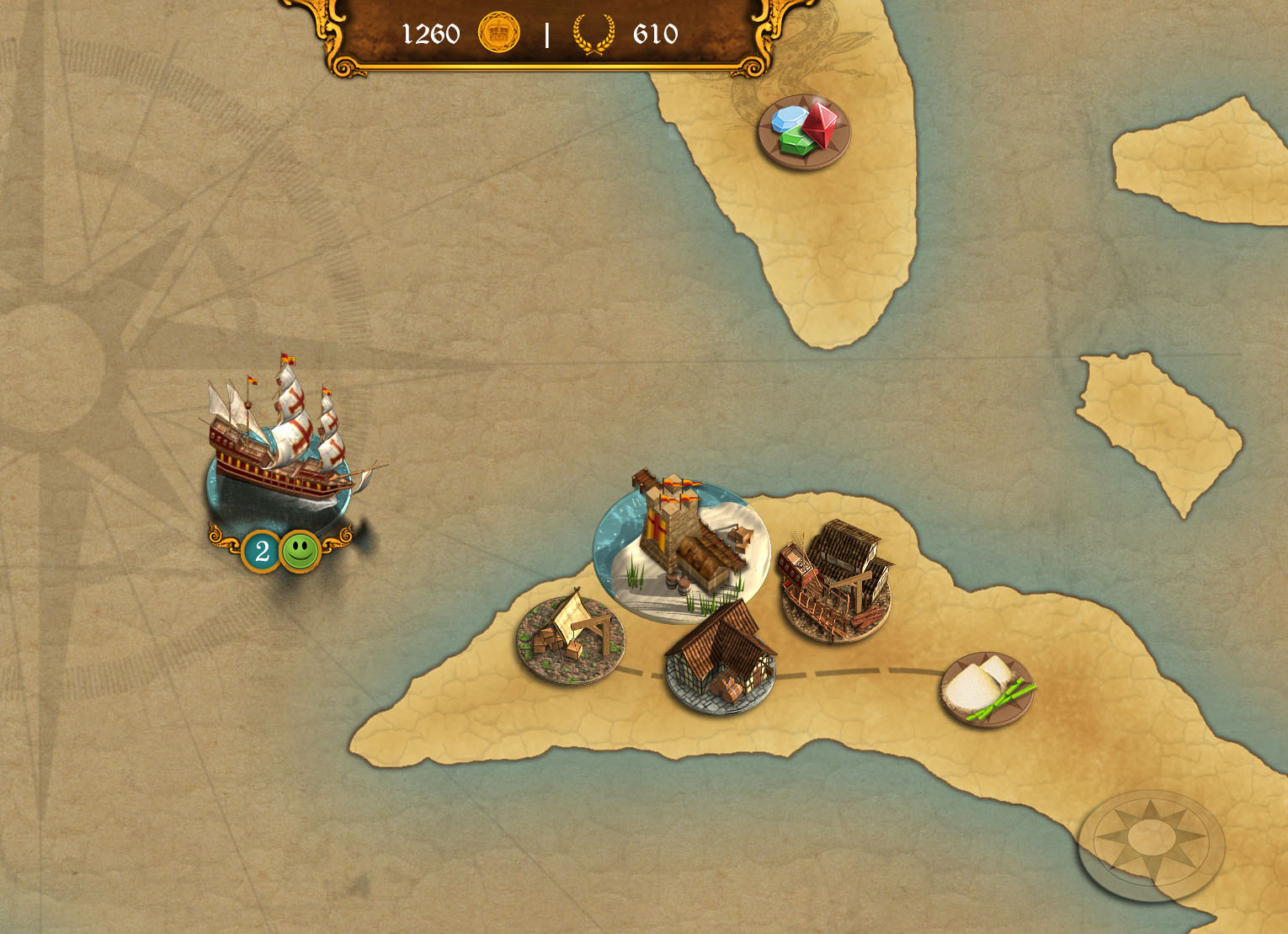Click the green smiley ship morale badge
The width and height of the screenshot is (1288, 934).
300,552
